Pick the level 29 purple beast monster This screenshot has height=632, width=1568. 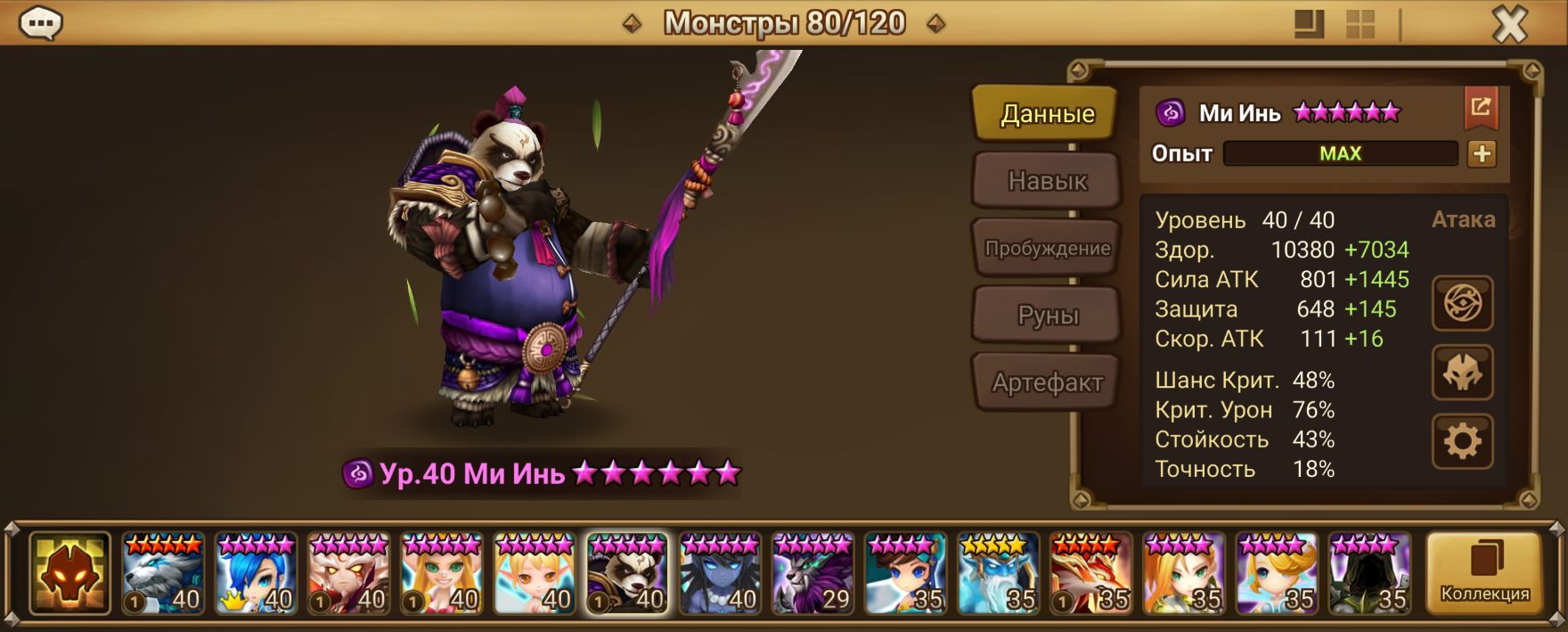tap(813, 574)
